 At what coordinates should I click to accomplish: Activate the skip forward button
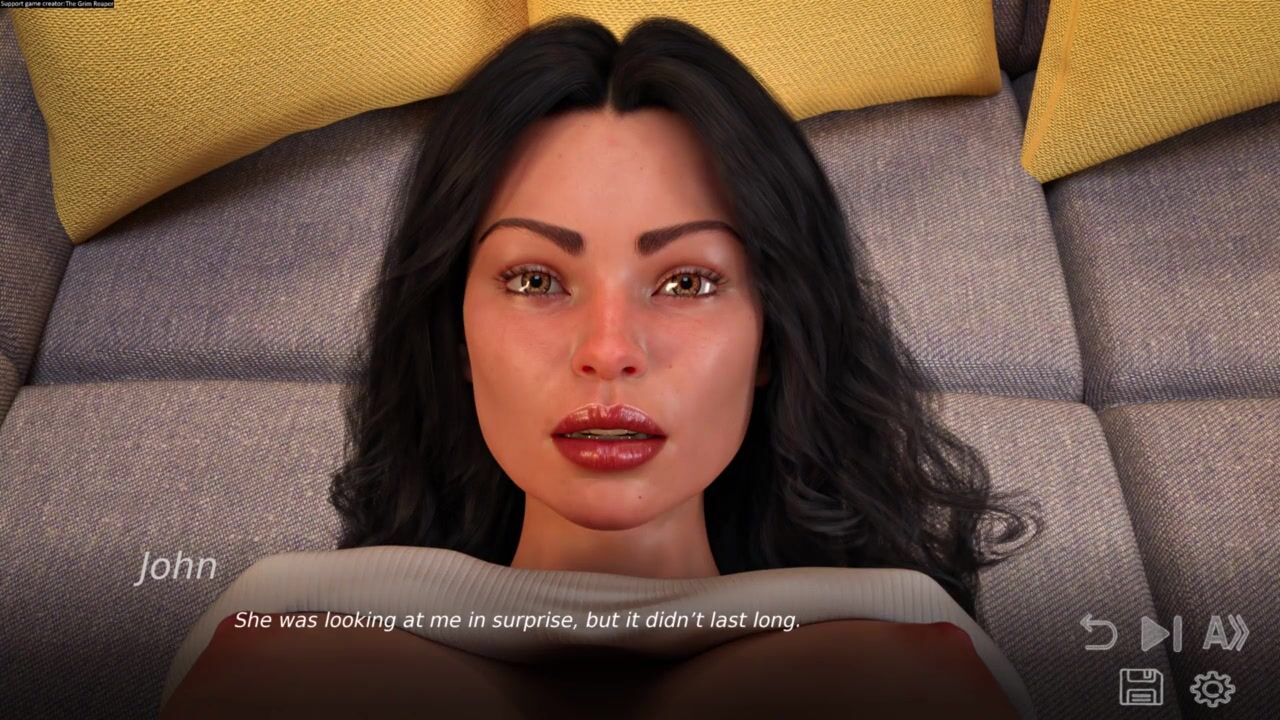click(x=1161, y=633)
